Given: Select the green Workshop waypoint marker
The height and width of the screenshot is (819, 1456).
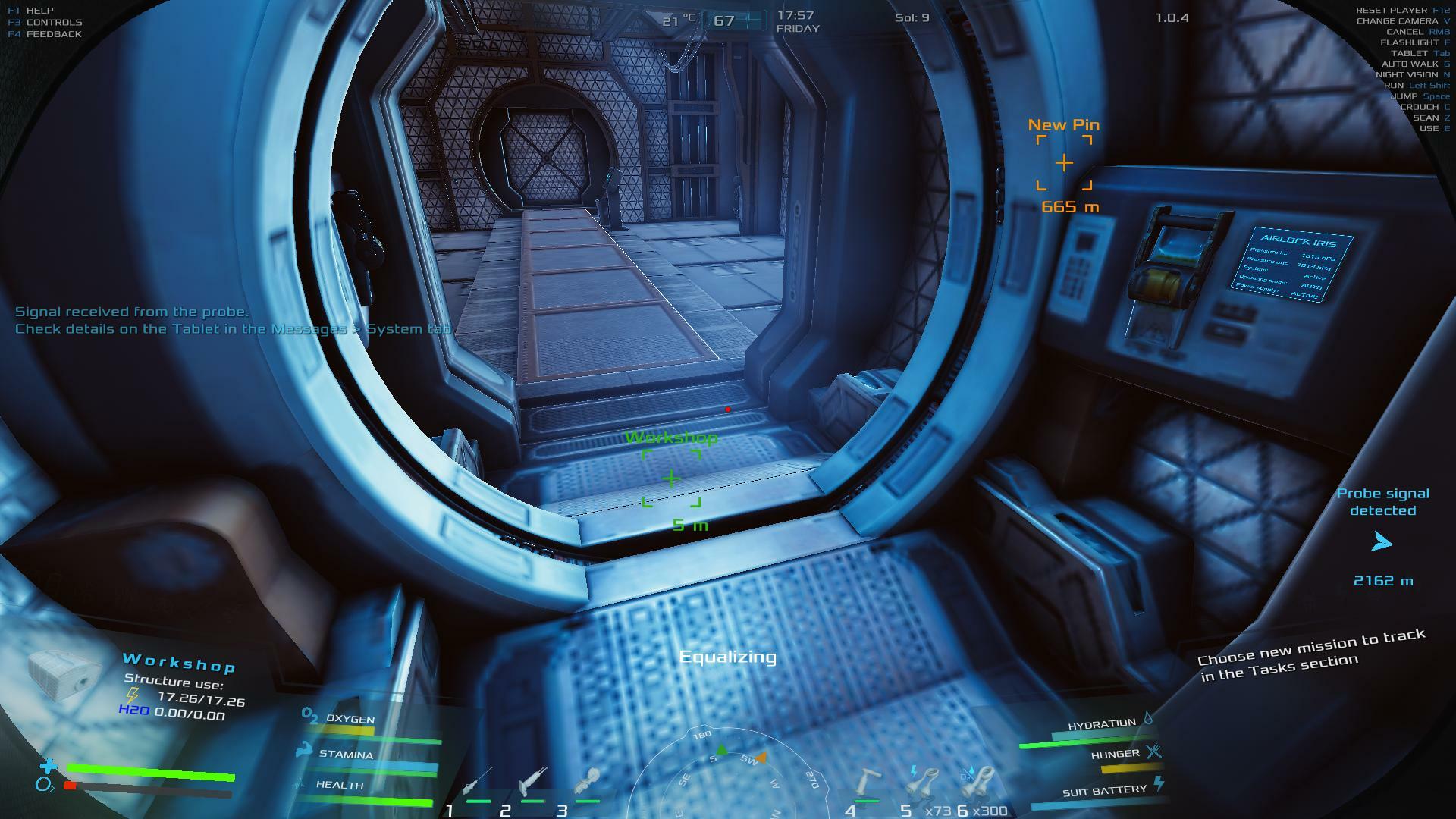Looking at the screenshot, I should [x=671, y=479].
